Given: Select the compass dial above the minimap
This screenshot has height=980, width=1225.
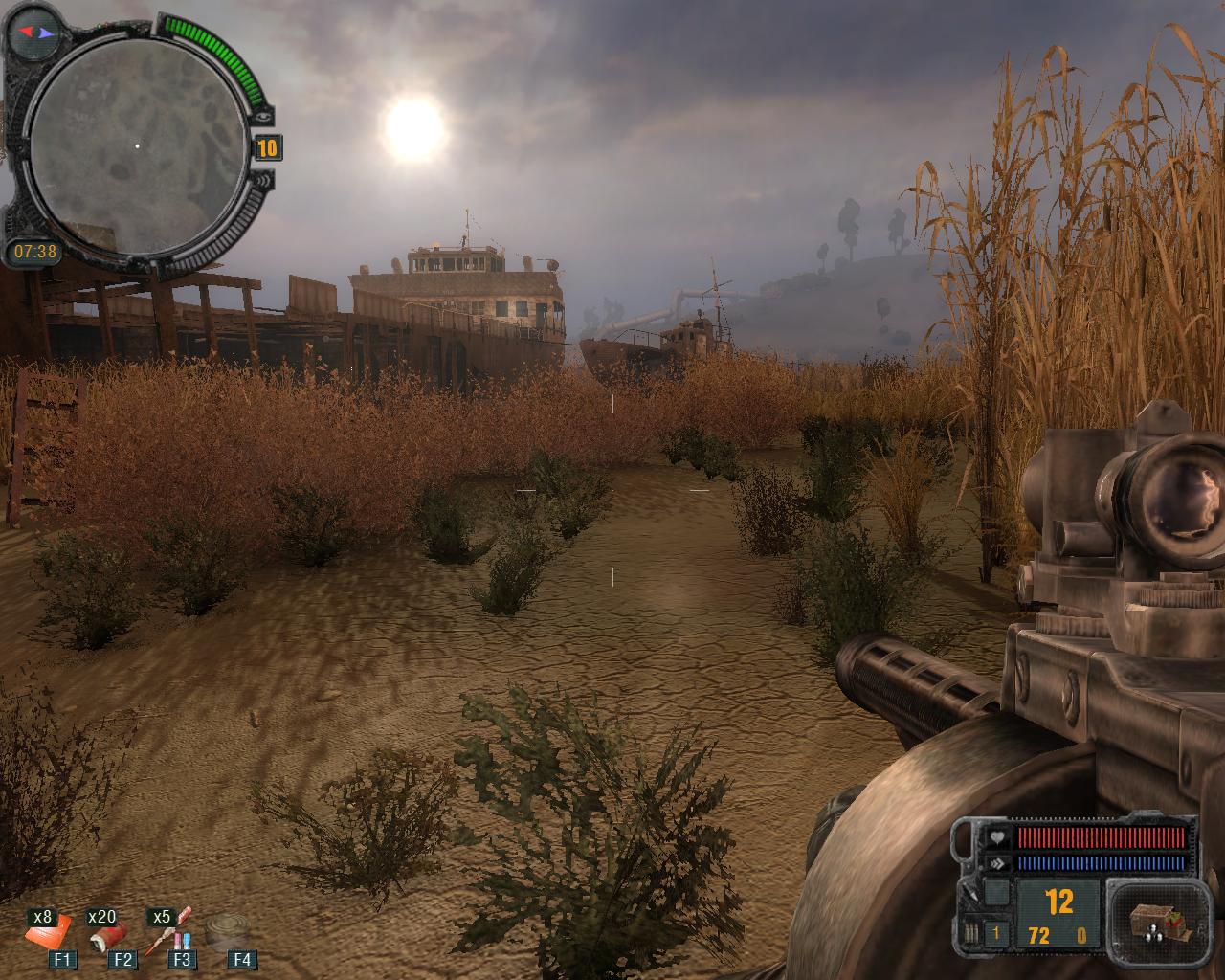Looking at the screenshot, I should point(33,32).
